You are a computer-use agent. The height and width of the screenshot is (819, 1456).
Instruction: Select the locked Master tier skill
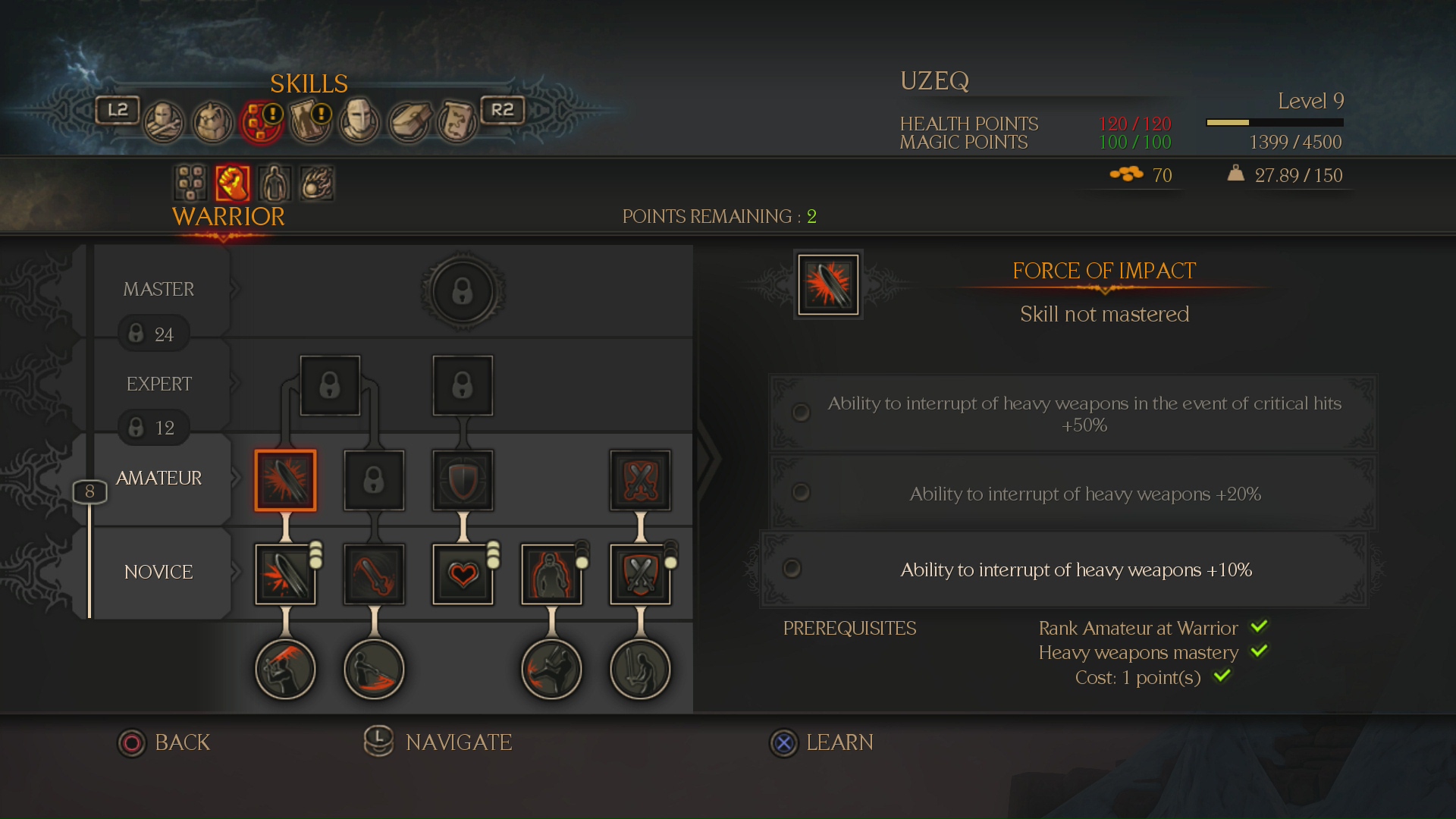[x=463, y=292]
